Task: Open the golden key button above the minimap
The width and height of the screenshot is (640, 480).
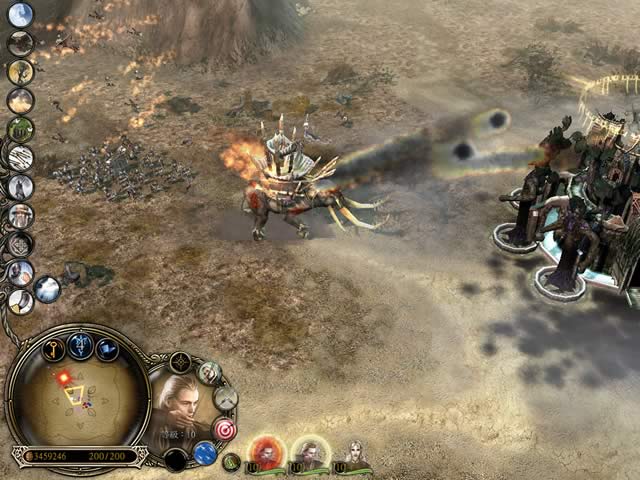Action: point(54,348)
